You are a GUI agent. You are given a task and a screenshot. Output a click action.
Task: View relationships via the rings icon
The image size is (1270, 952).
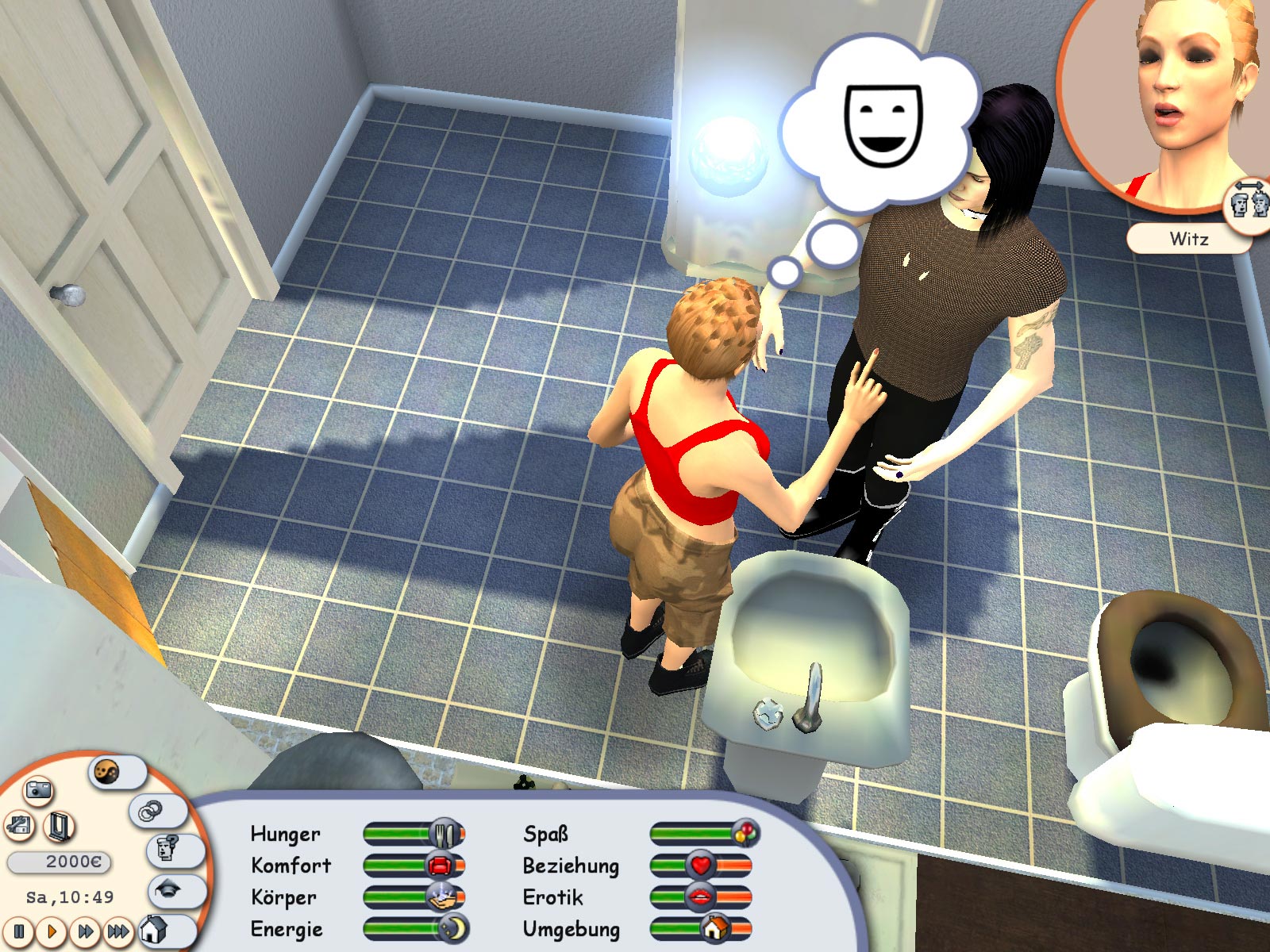tap(149, 812)
